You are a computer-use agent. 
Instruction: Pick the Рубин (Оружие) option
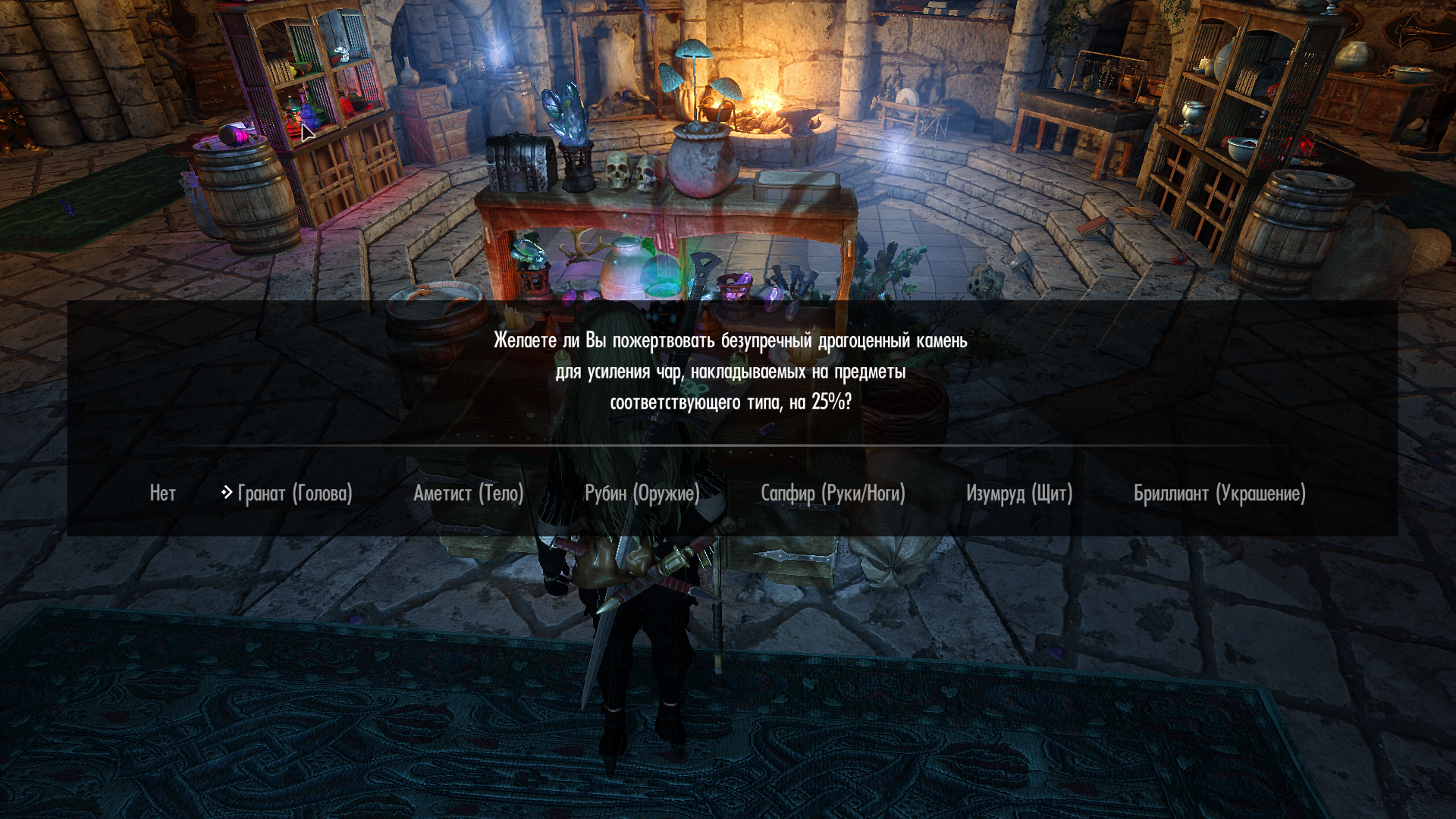point(642,494)
